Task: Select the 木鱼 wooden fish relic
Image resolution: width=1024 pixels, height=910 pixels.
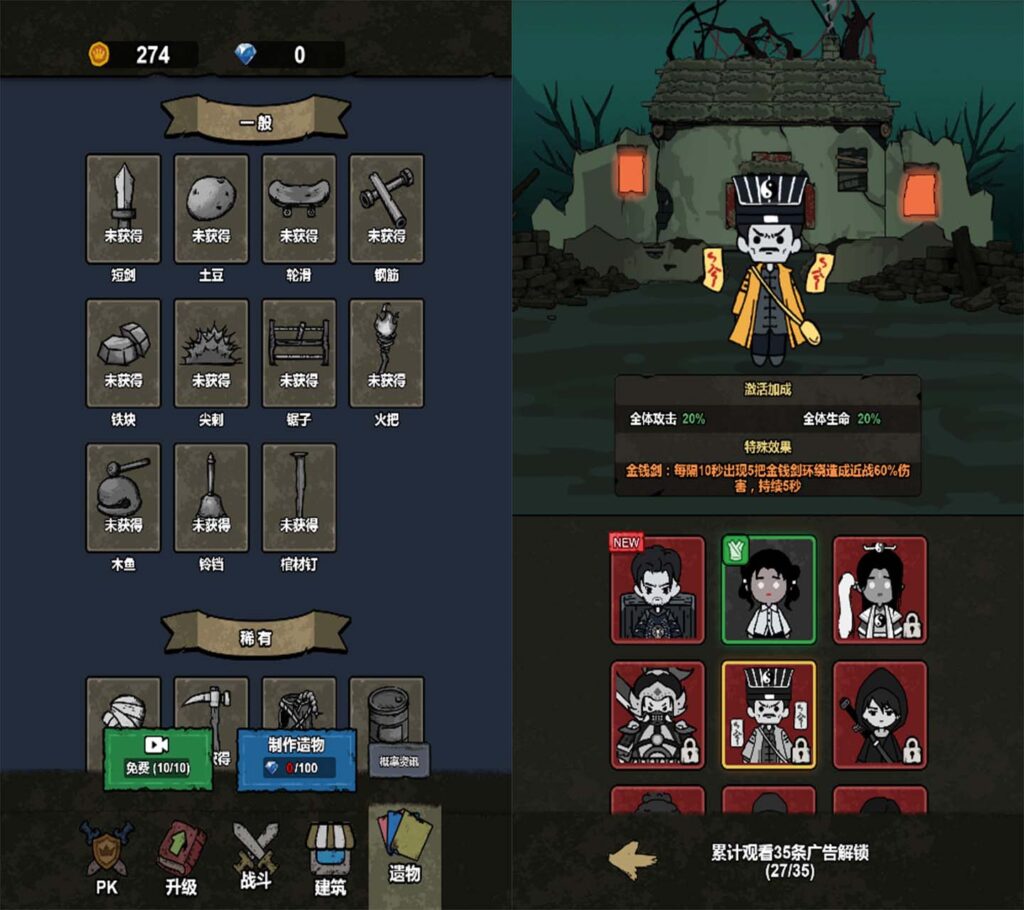Action: pyautogui.click(x=123, y=497)
